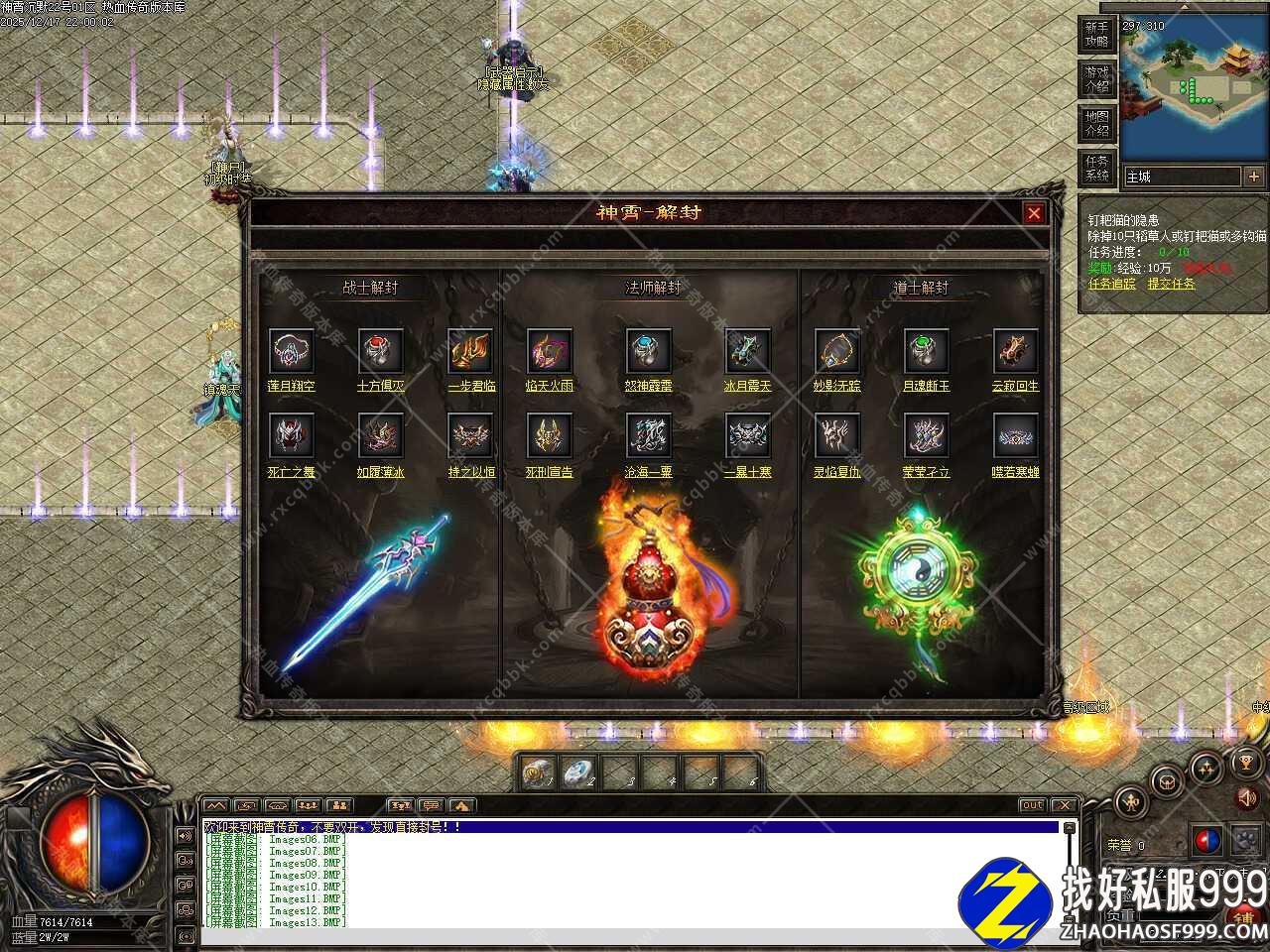Expand the minimap with the plus button
The height and width of the screenshot is (952, 1270).
point(1254,177)
